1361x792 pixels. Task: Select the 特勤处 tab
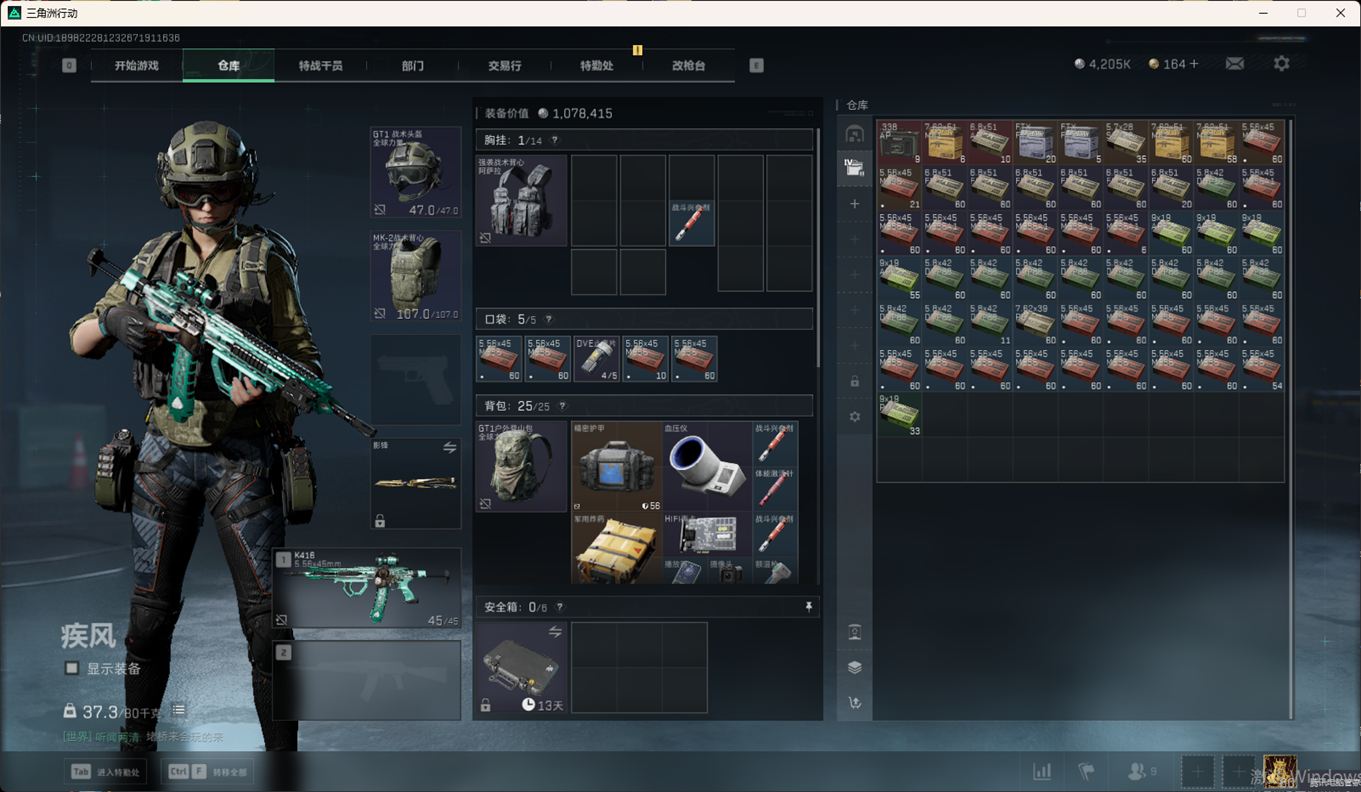[x=596, y=66]
